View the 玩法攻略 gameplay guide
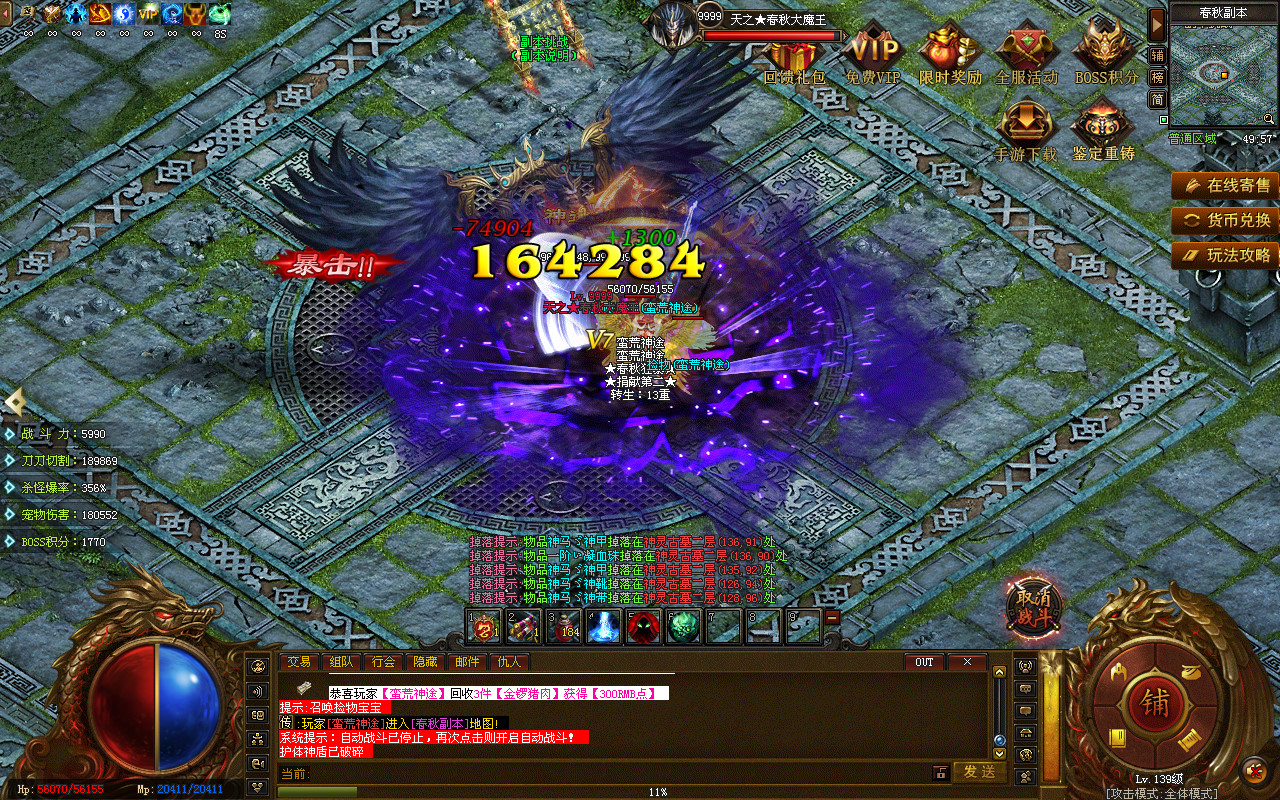1280x800 pixels. pyautogui.click(x=1226, y=255)
